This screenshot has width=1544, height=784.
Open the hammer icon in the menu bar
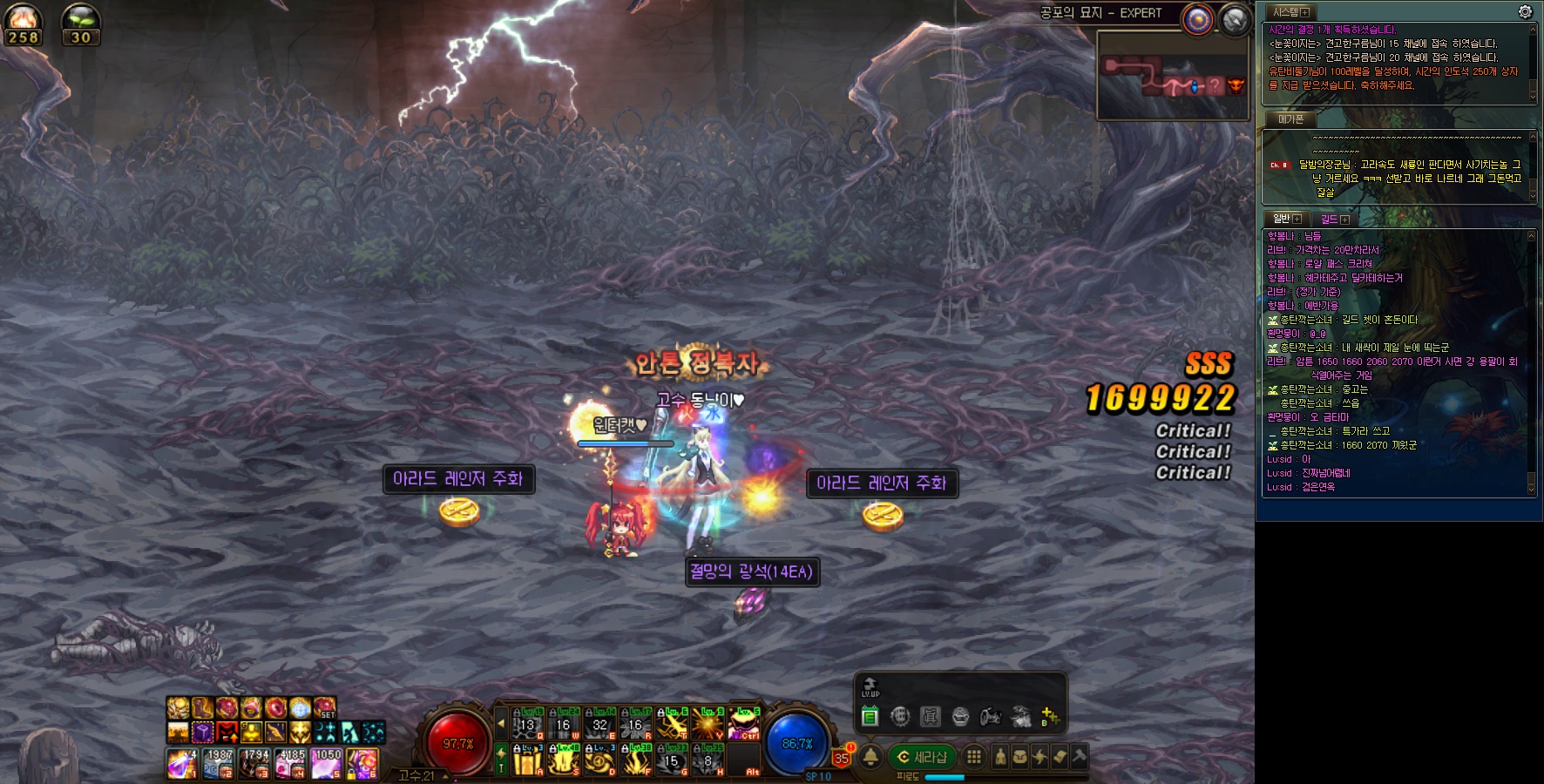click(x=1079, y=757)
